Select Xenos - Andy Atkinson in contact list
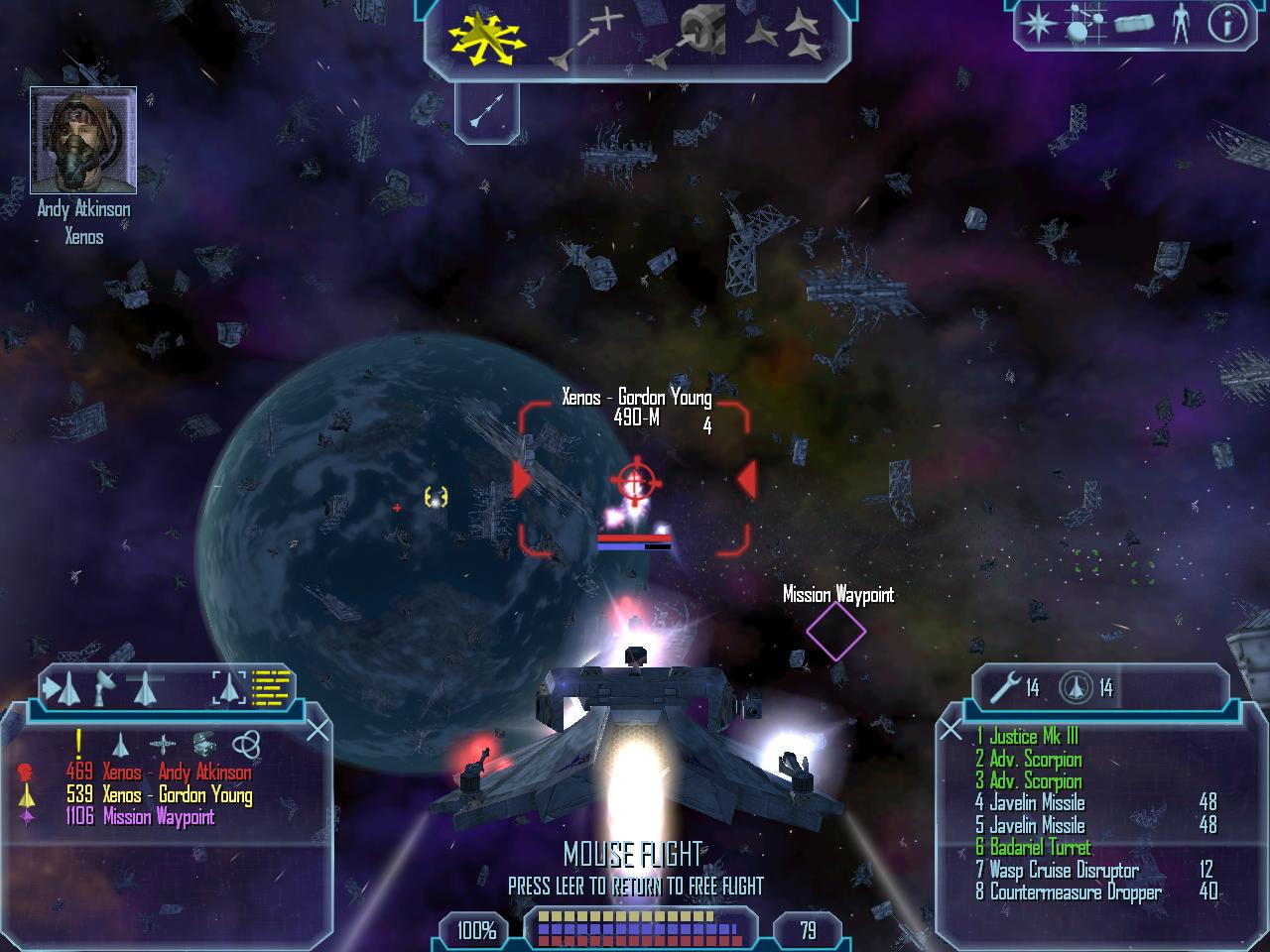This screenshot has width=1270, height=952. 159,773
